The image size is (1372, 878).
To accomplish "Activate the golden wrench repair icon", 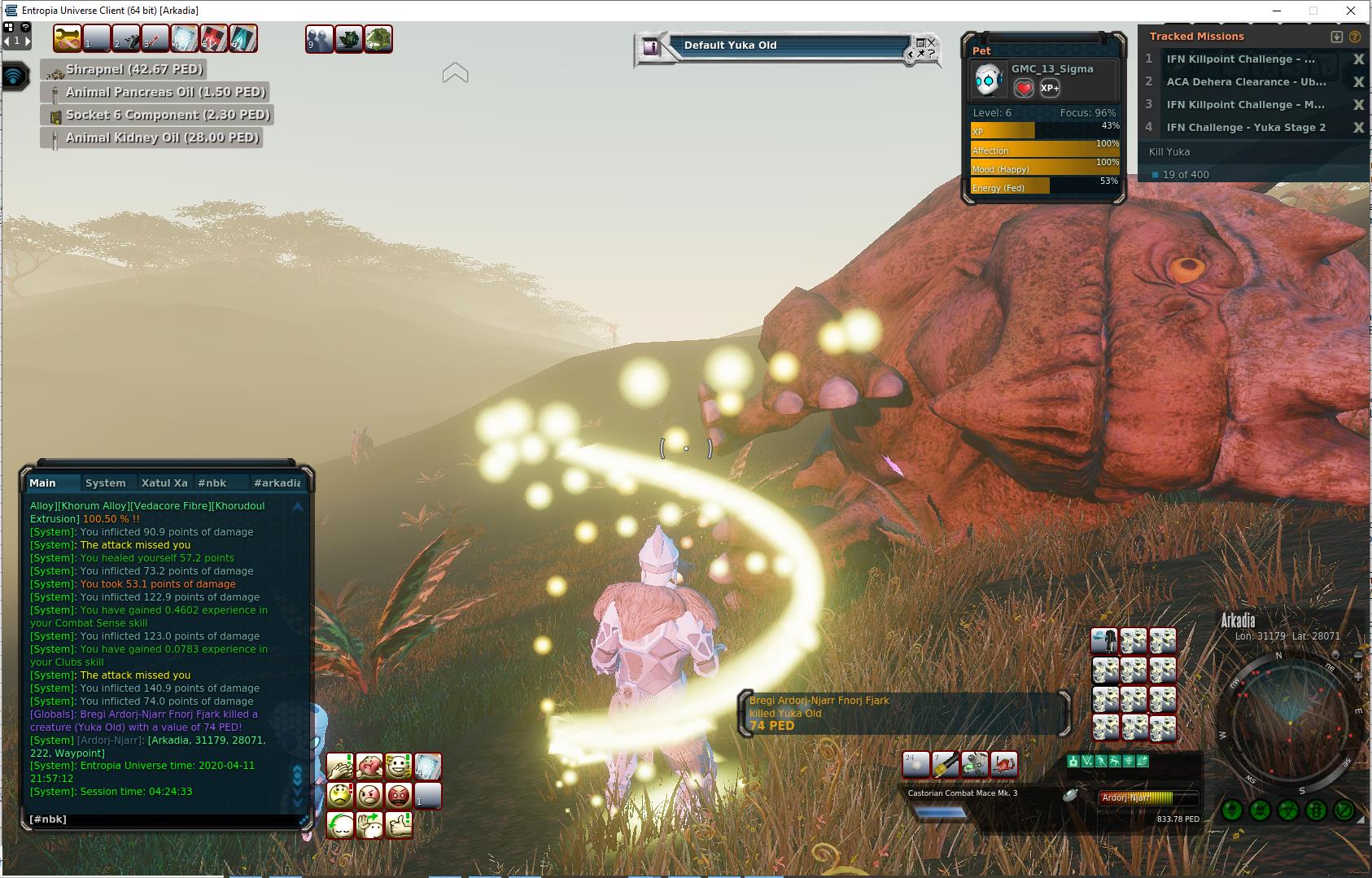I will pyautogui.click(x=68, y=38).
